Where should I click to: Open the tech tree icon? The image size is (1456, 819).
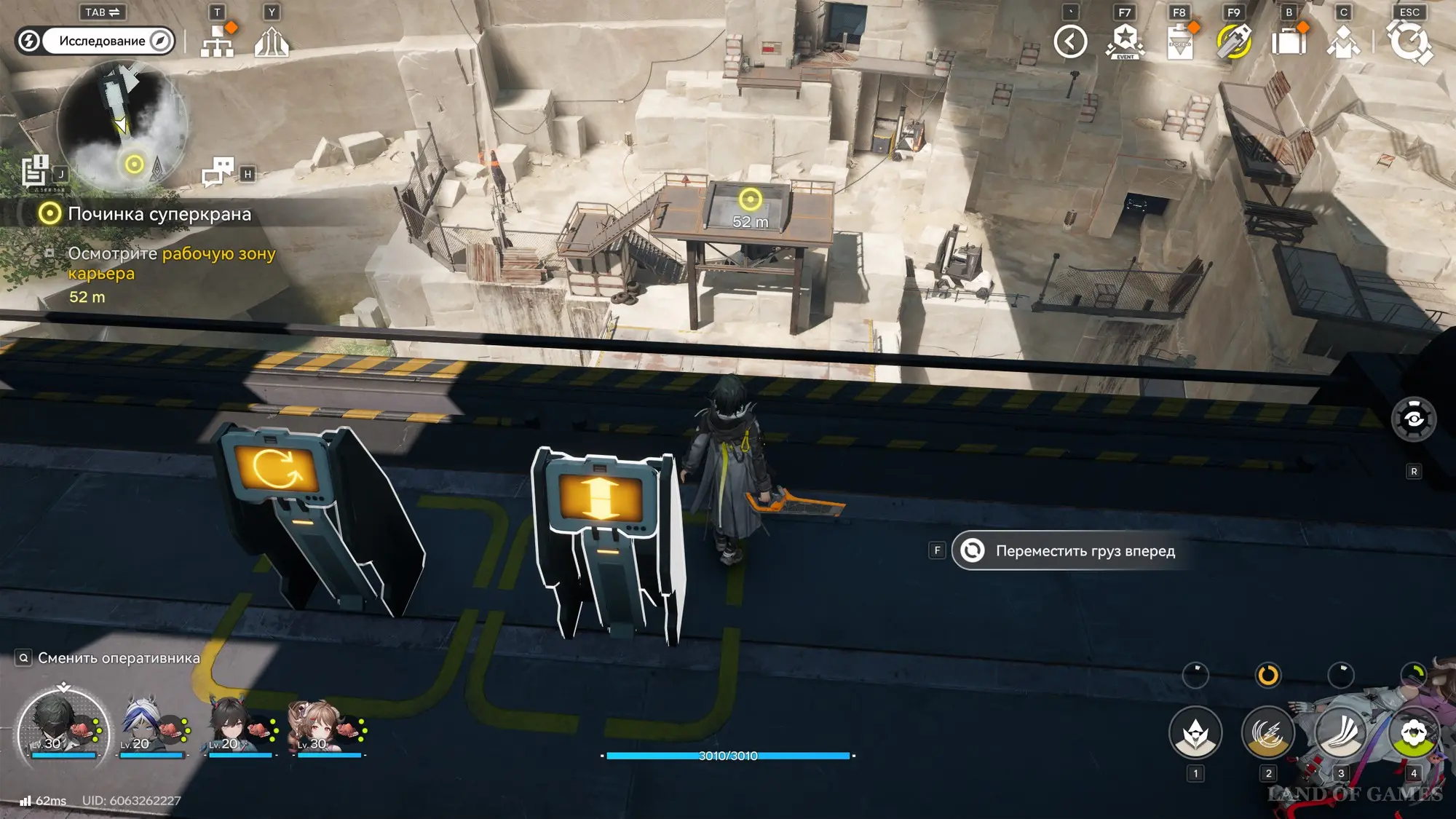(217, 41)
